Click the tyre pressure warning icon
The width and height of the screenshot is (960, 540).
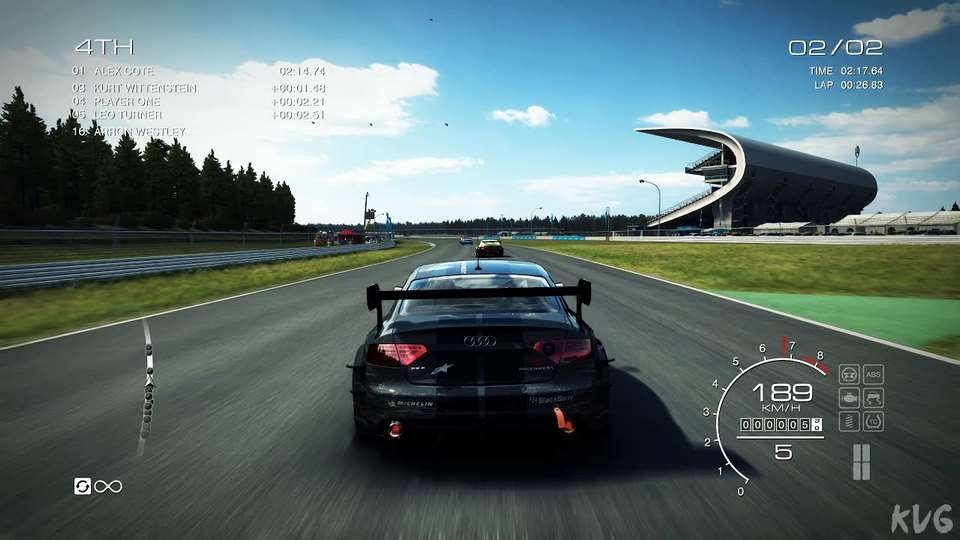pos(873,421)
